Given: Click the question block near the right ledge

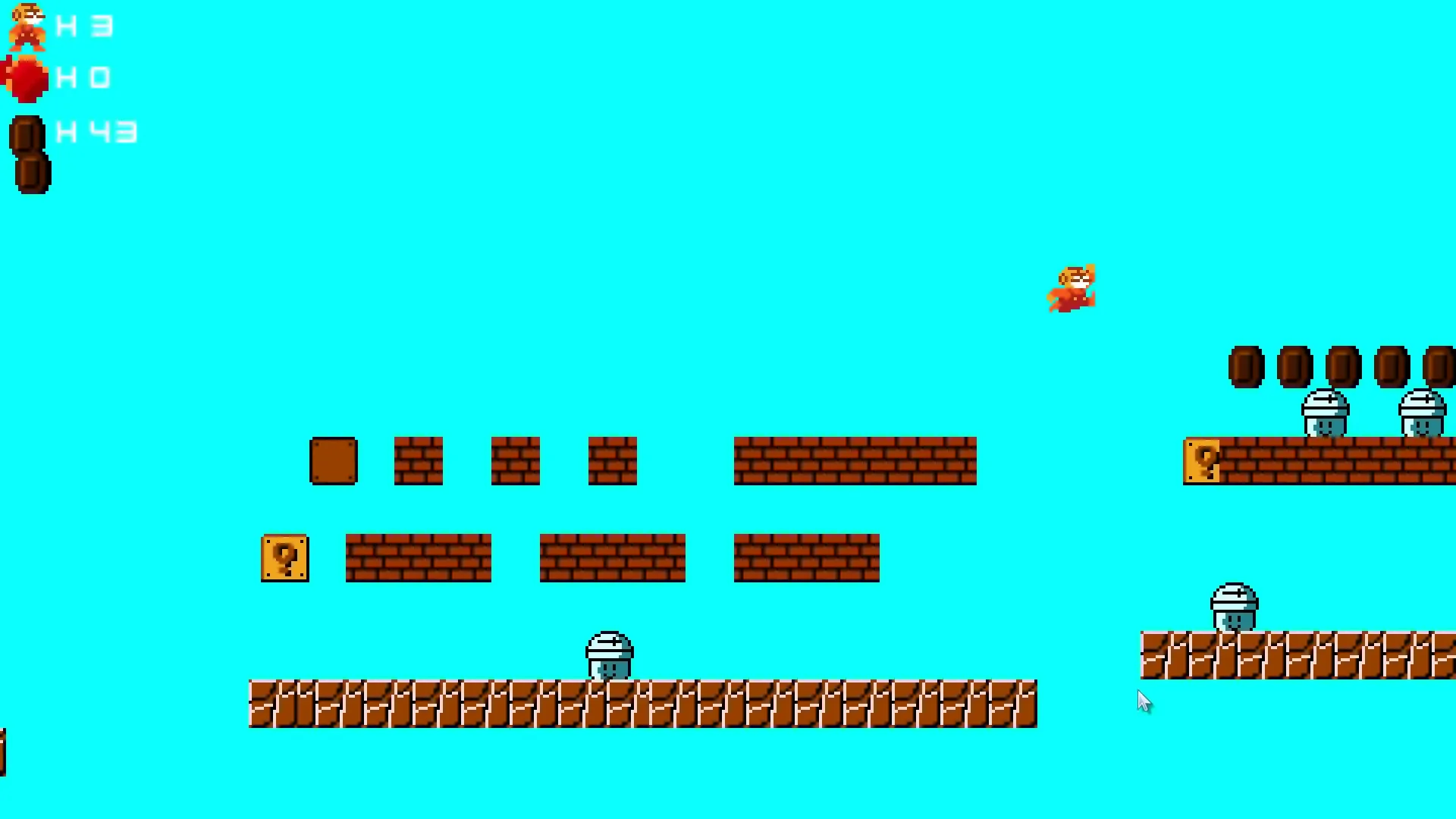Looking at the screenshot, I should click(x=1203, y=459).
